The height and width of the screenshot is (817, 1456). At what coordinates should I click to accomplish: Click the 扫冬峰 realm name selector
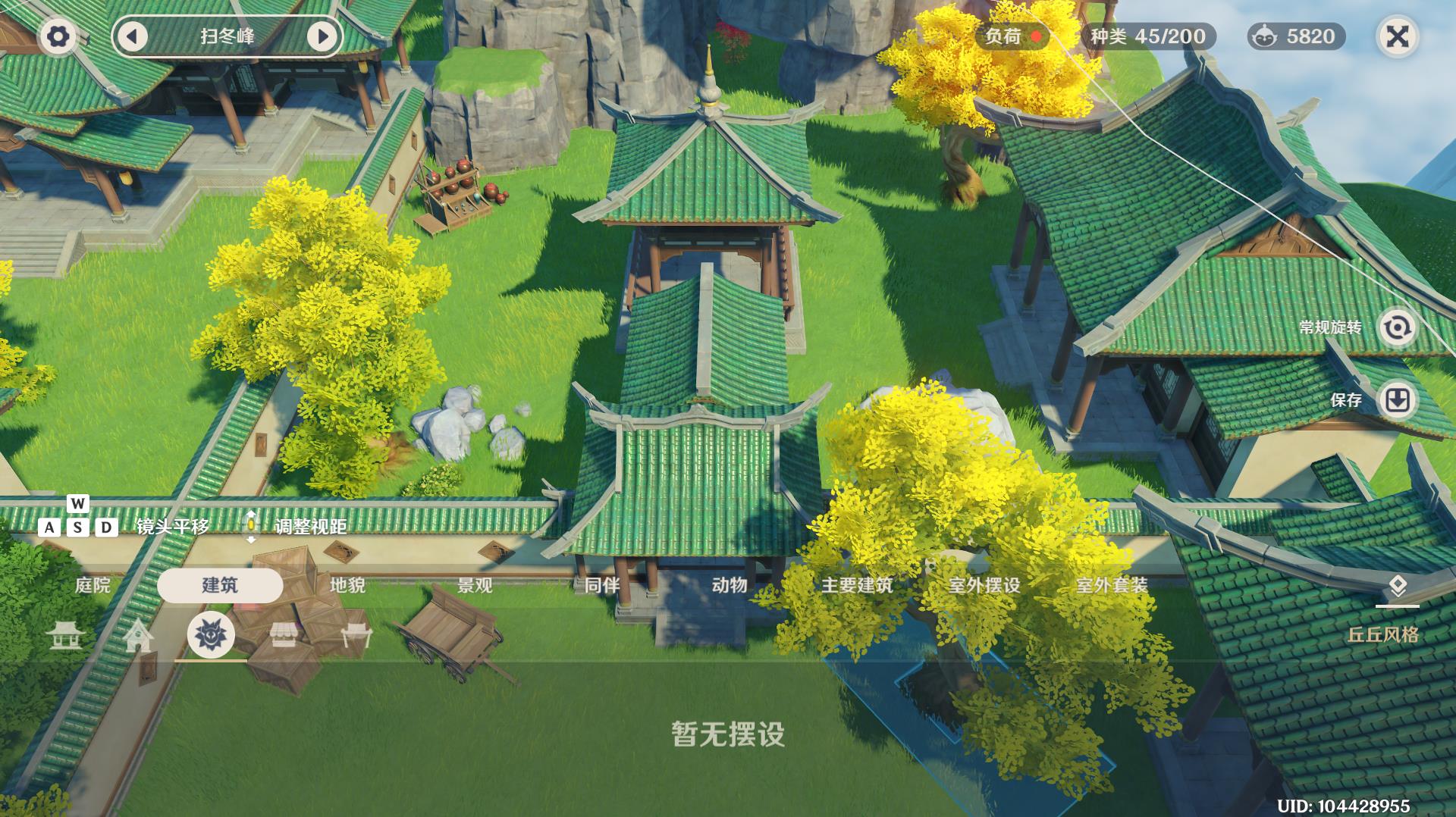coord(227,34)
